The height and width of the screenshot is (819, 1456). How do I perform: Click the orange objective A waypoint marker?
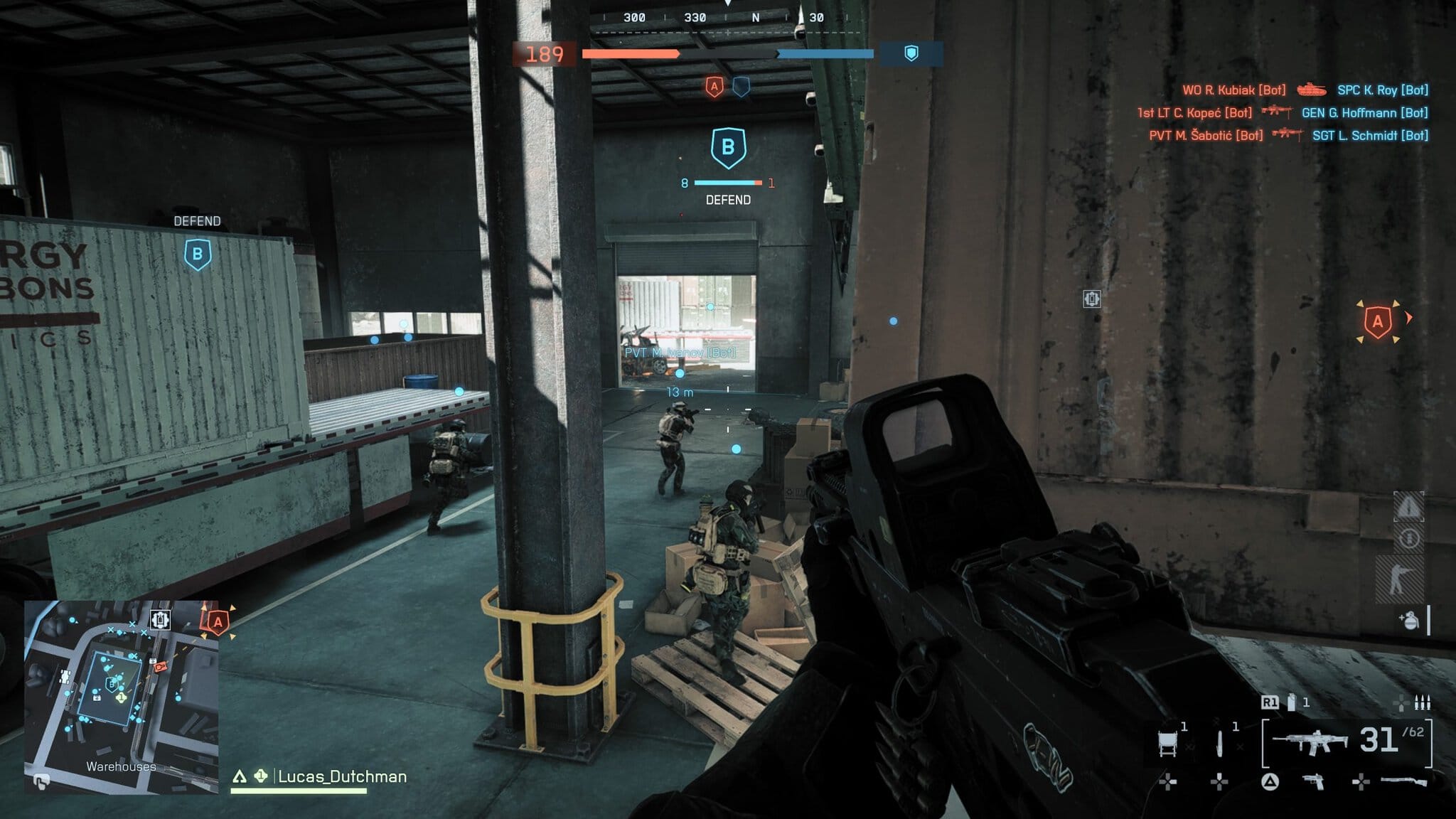pos(1378,322)
